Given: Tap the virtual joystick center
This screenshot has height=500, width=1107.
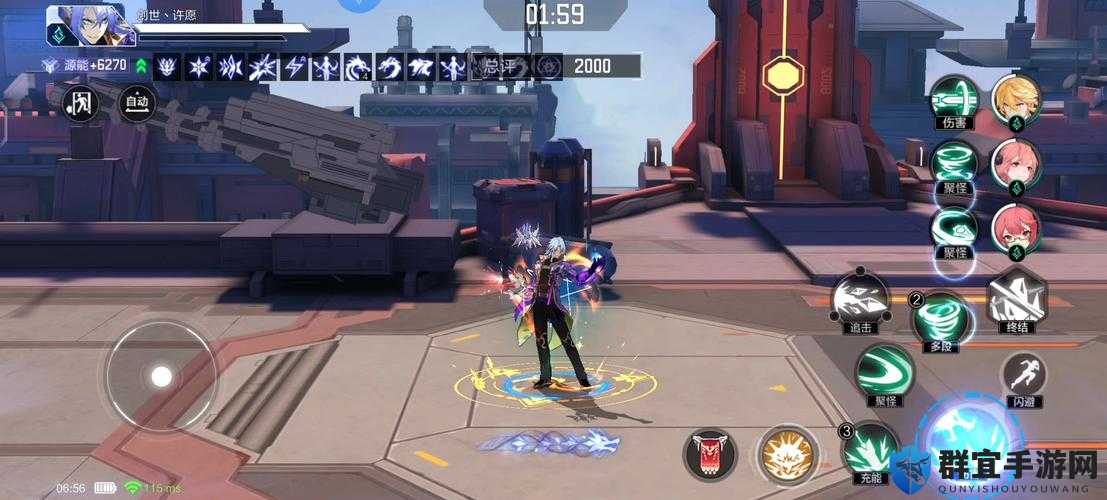Looking at the screenshot, I should (x=161, y=376).
